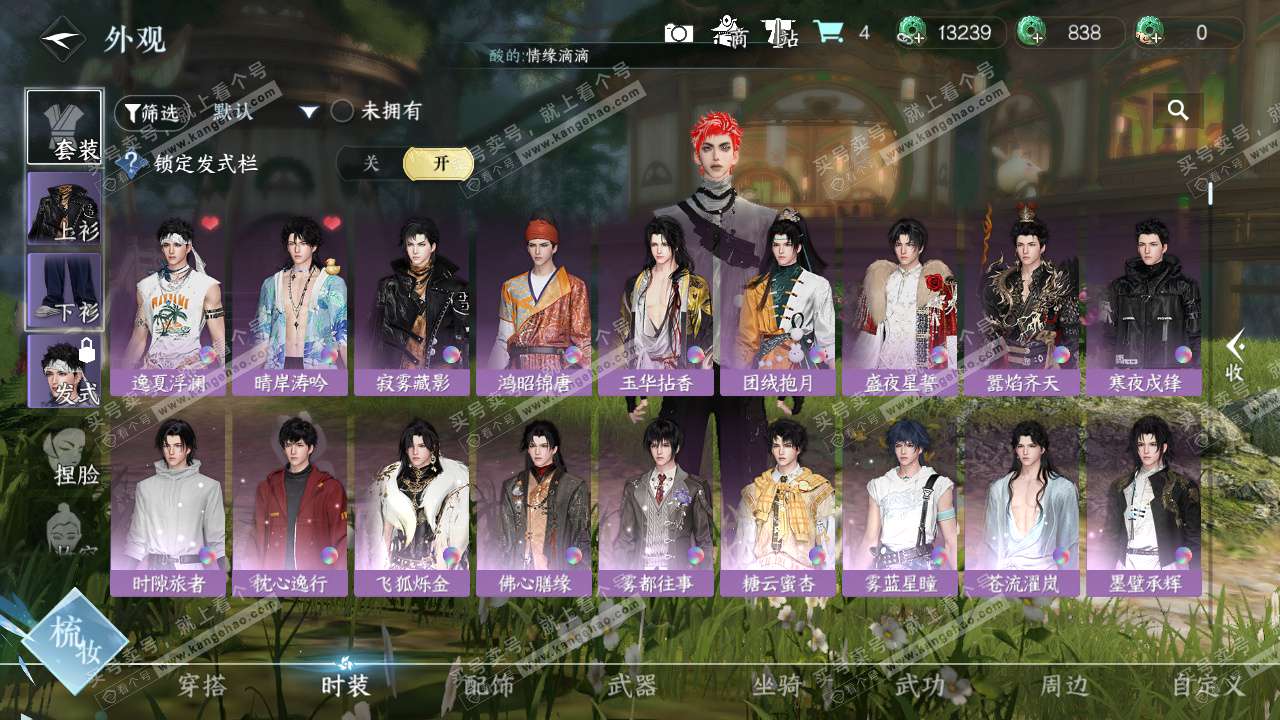Open the shopping cart icon
Image resolution: width=1280 pixels, height=720 pixels.
828,32
